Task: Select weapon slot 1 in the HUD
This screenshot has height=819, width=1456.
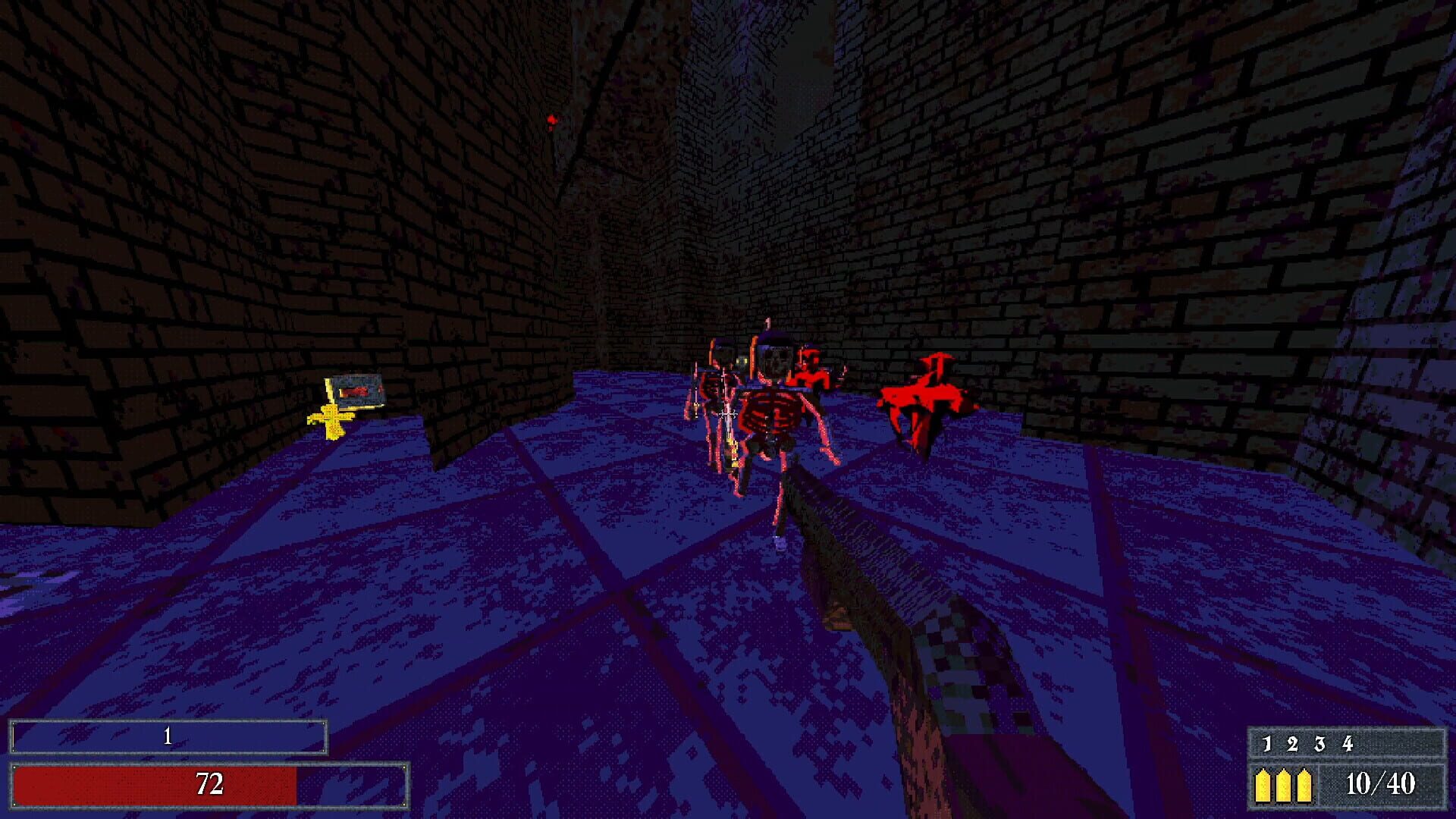Action: [x=1266, y=743]
